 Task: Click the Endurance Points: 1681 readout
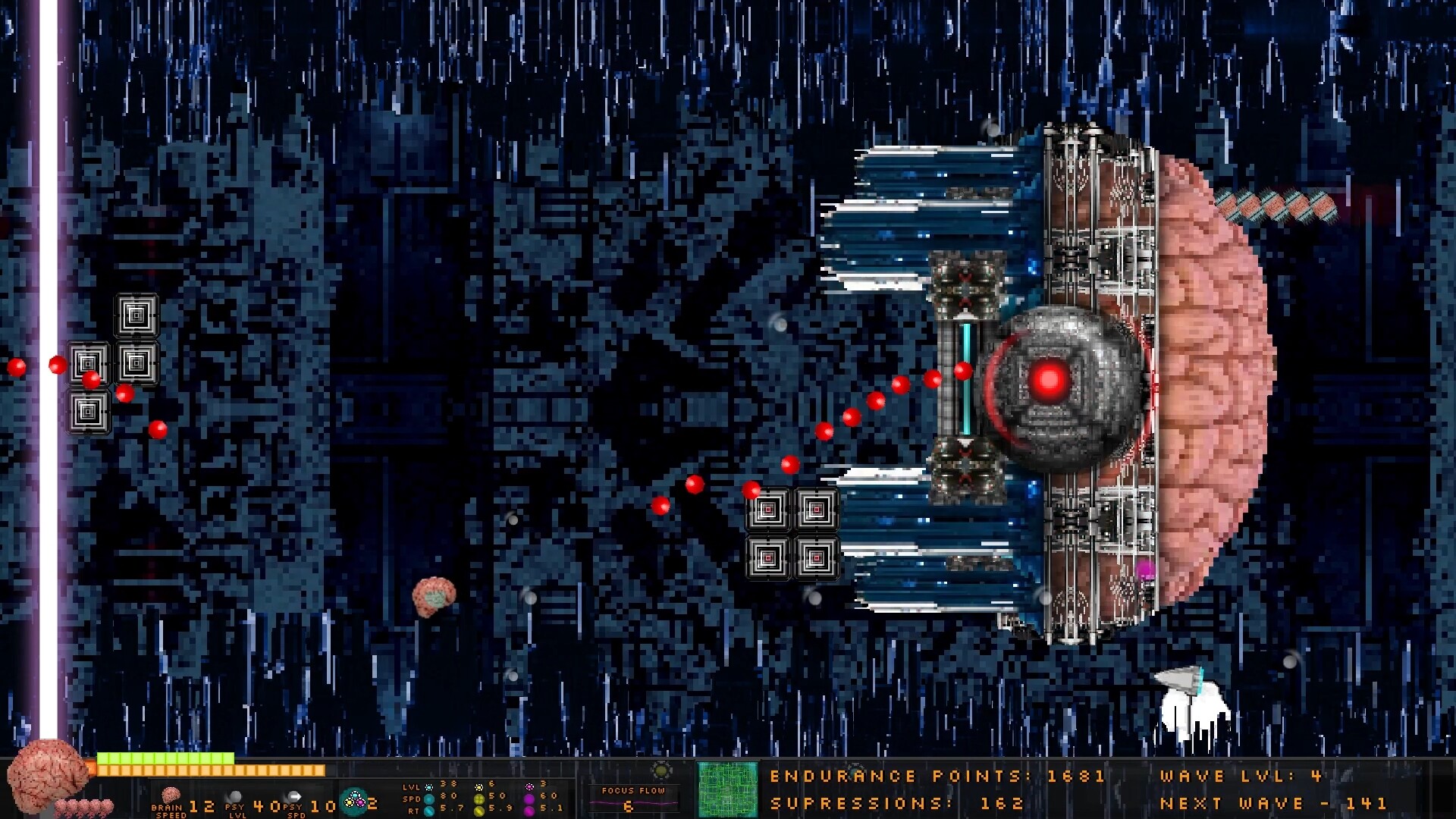[x=933, y=777]
